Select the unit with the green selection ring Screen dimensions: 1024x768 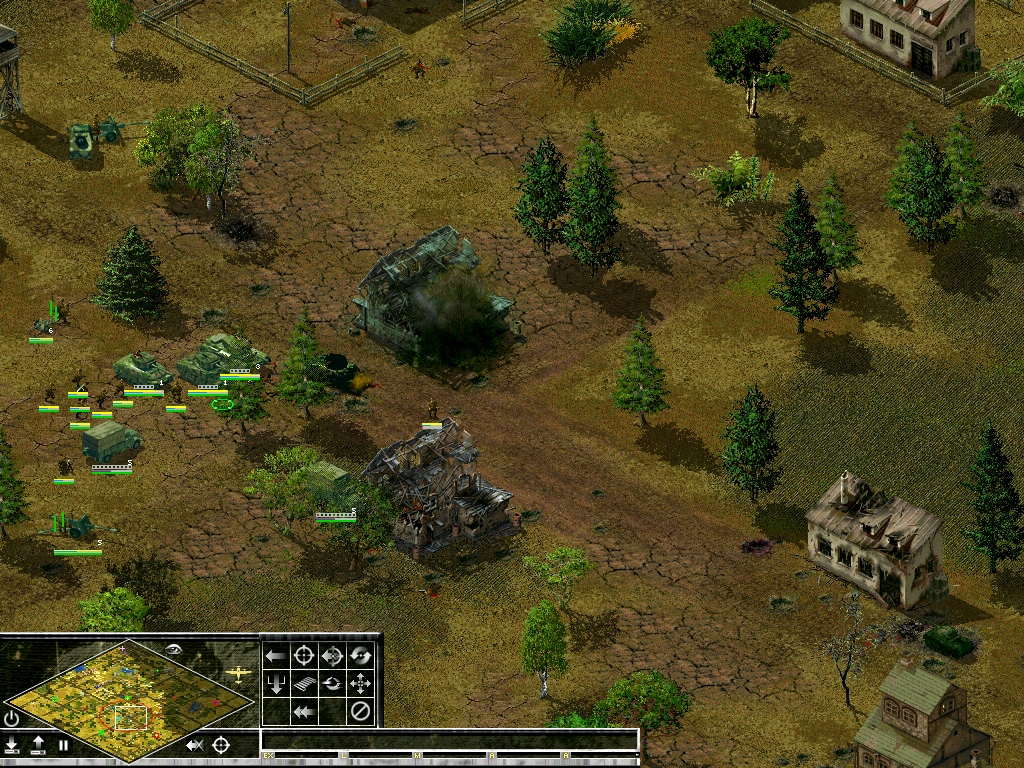point(223,403)
